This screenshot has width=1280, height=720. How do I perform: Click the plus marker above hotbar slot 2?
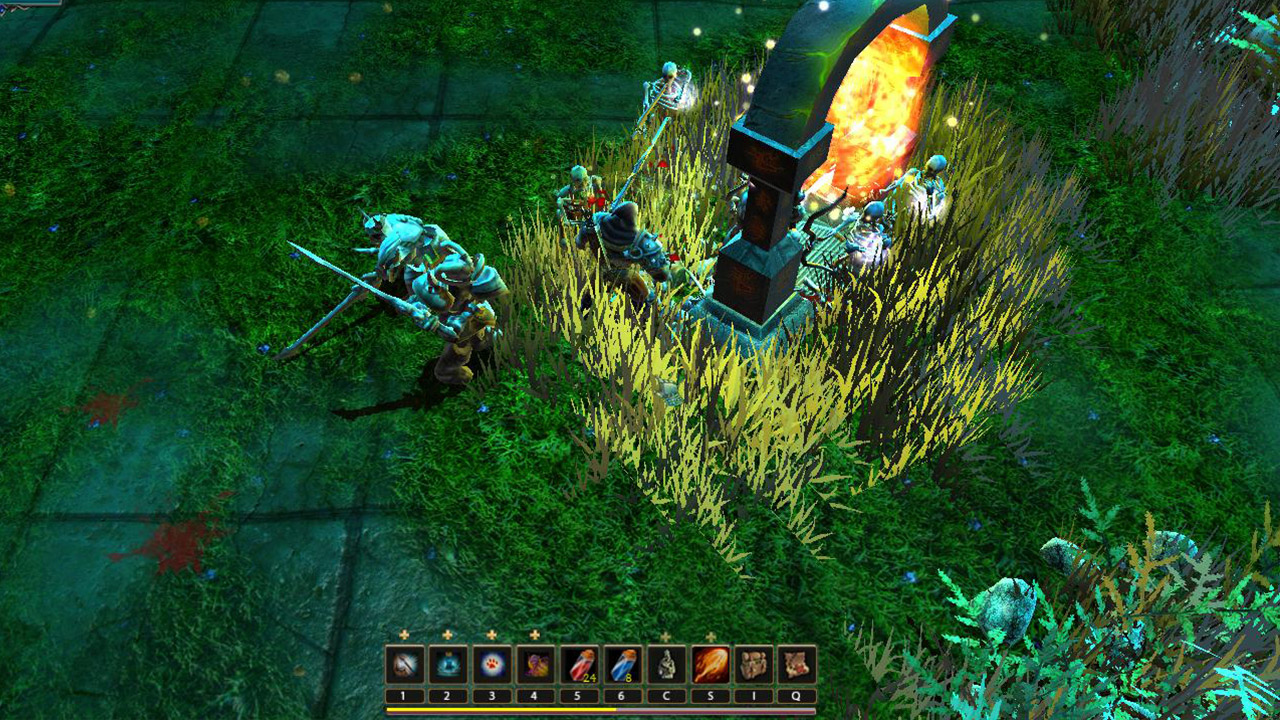coord(447,635)
